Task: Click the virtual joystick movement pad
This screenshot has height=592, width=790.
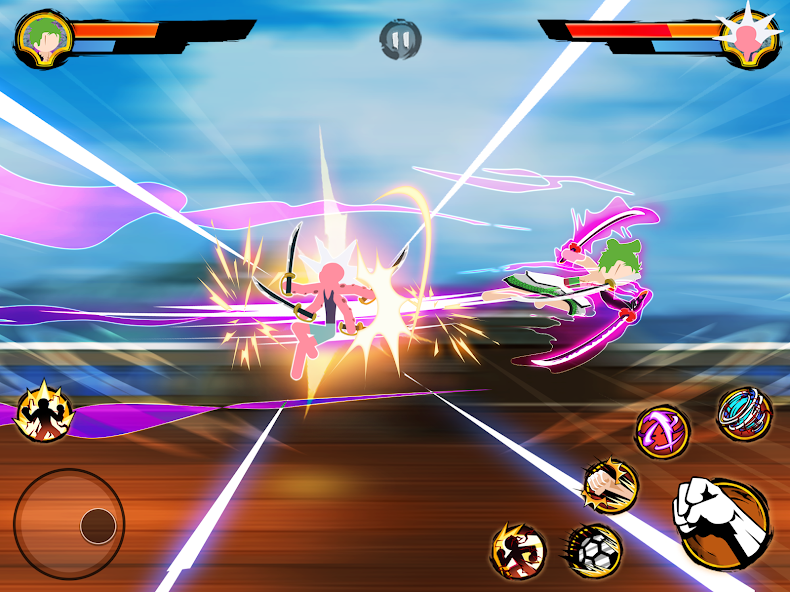Action: click(69, 523)
